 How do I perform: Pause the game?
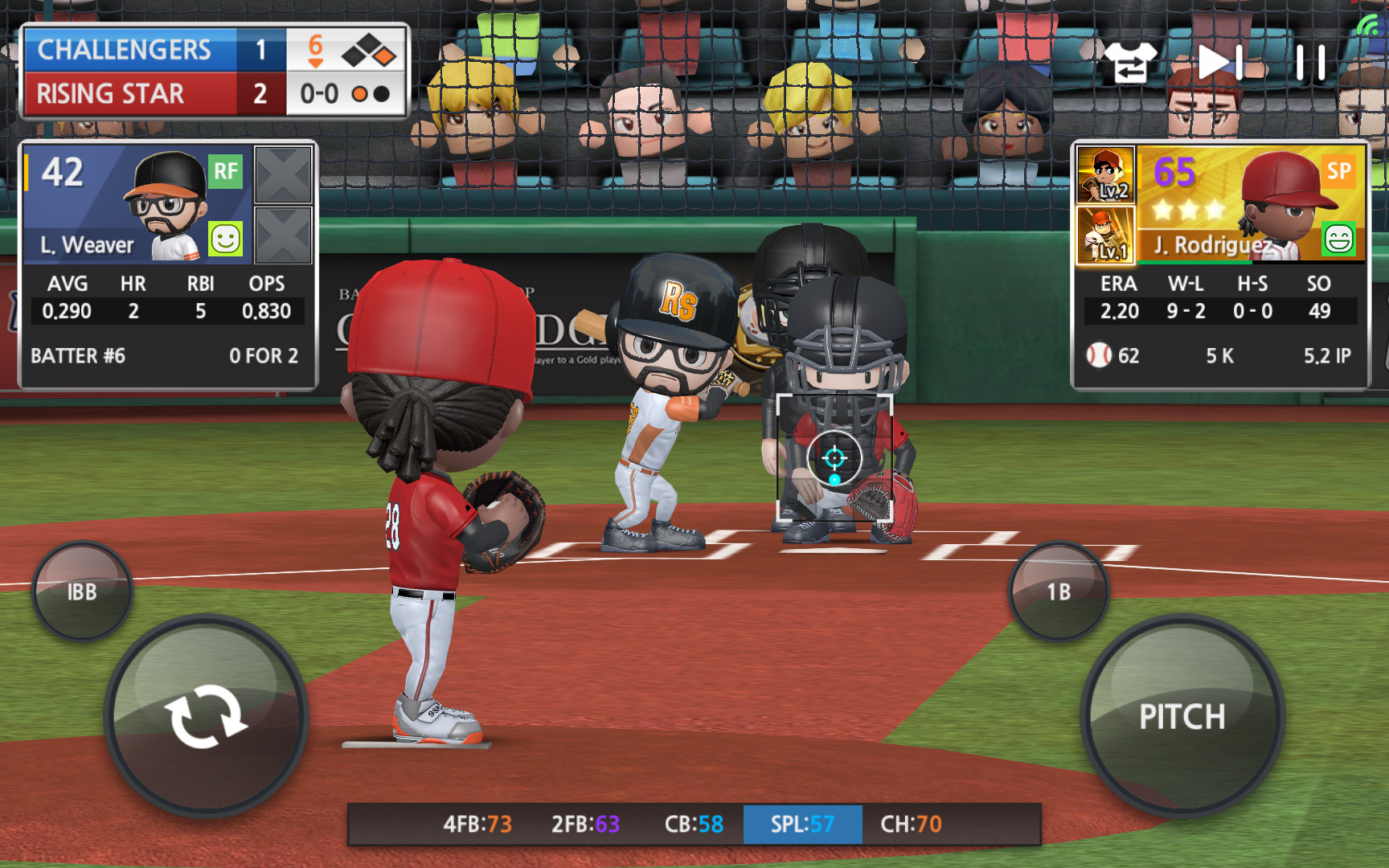1310,62
